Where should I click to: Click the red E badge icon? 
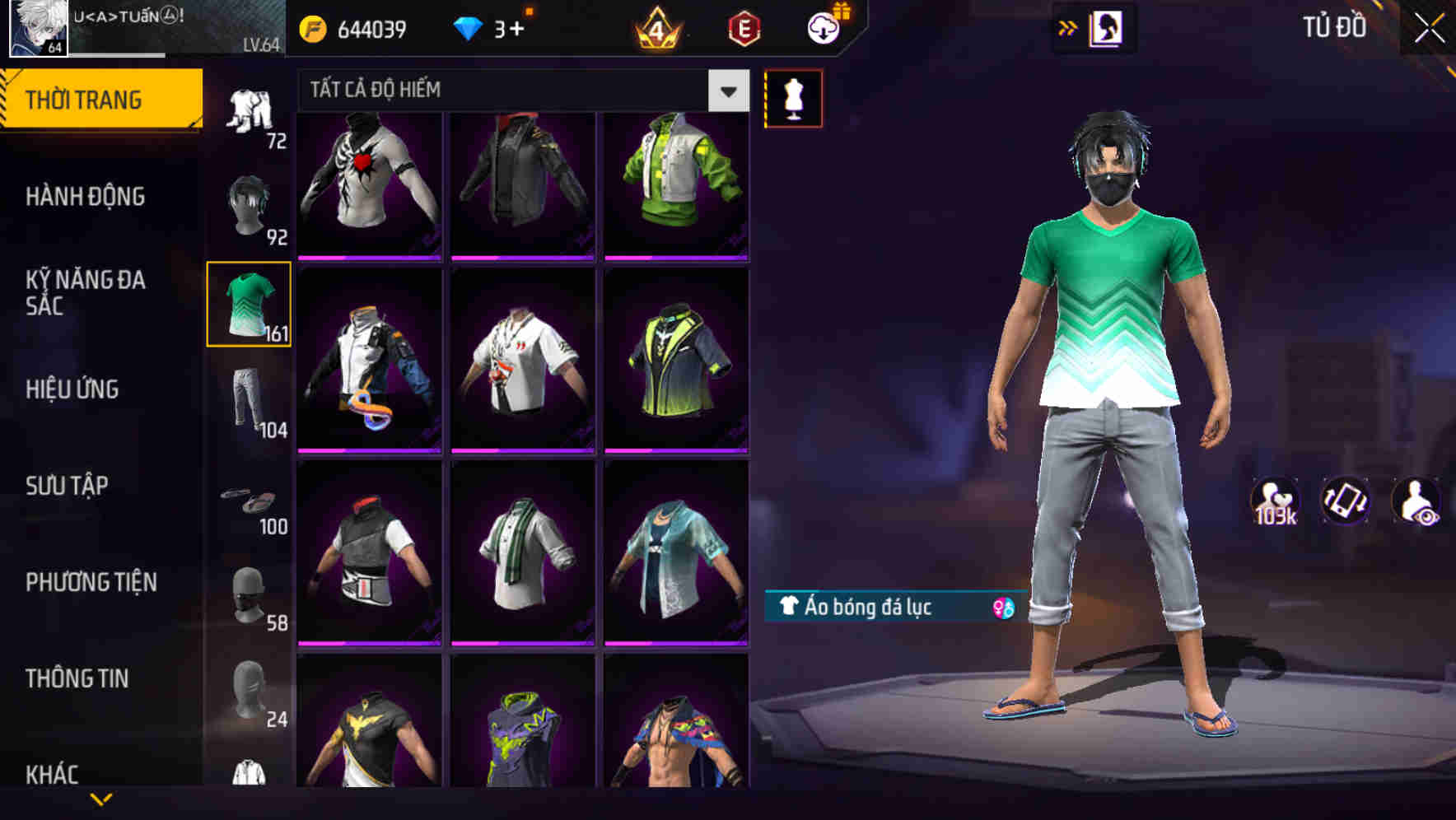(x=744, y=27)
